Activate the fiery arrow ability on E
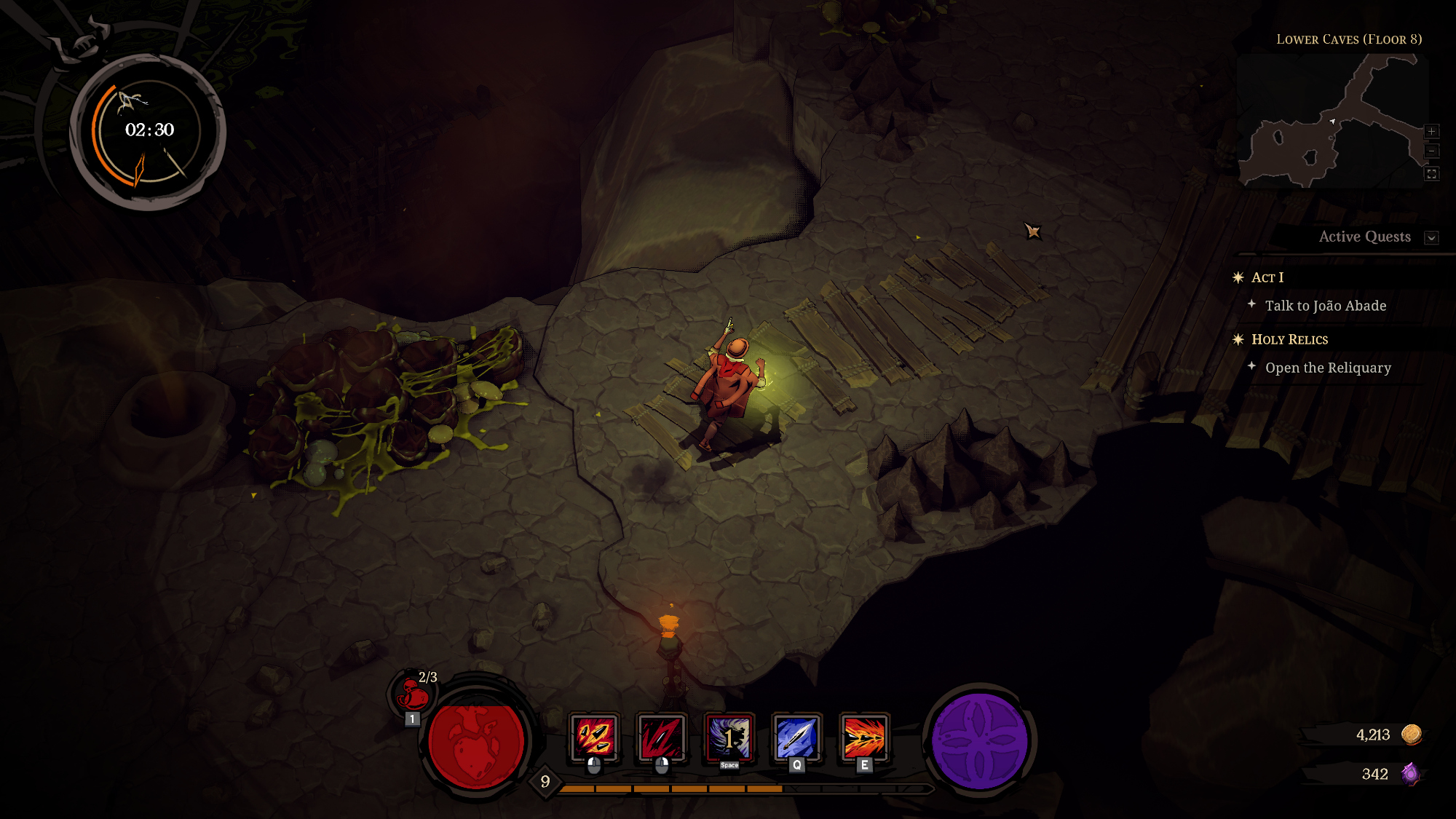Screen dimensions: 1456x819 click(x=864, y=737)
